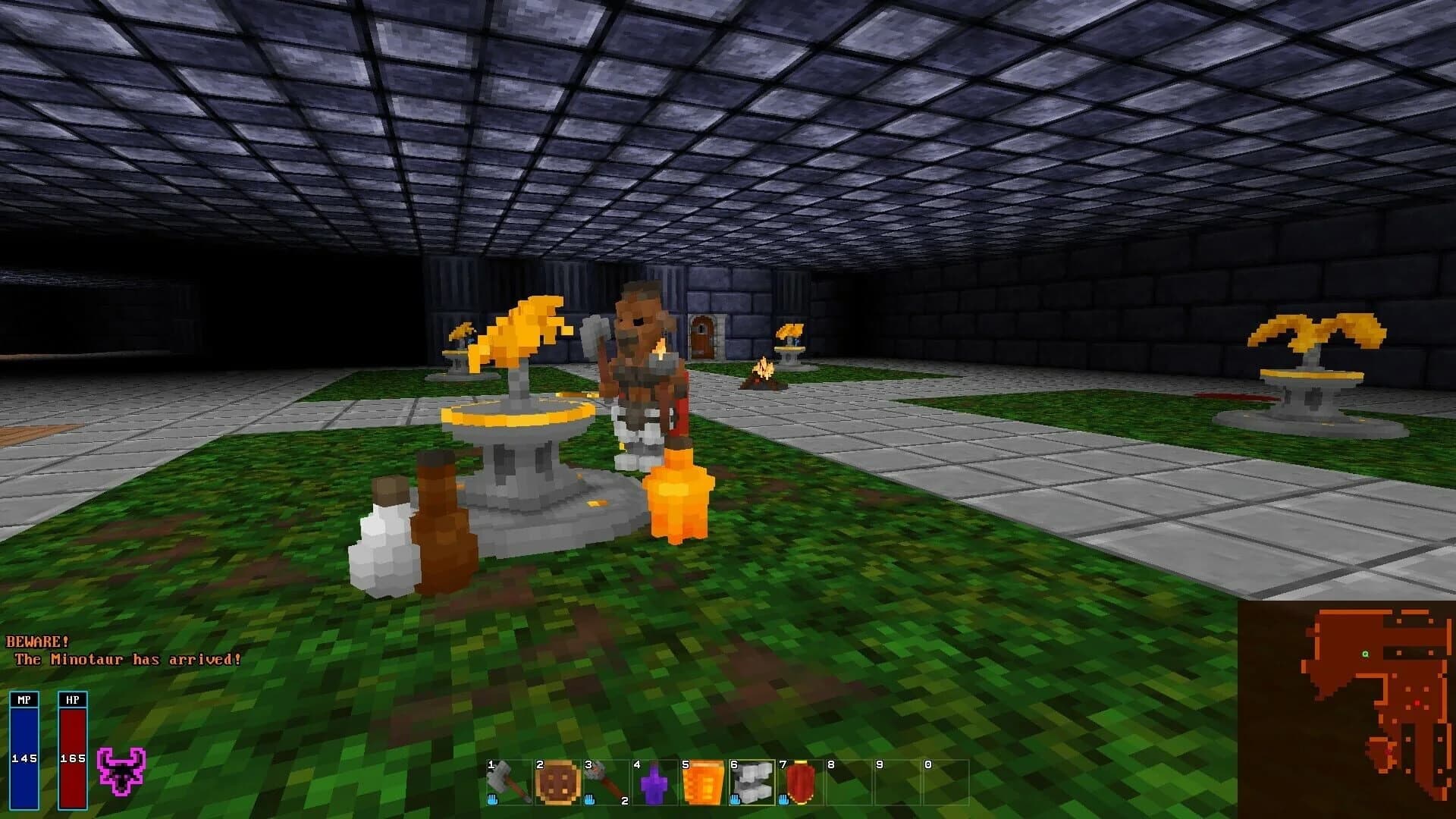Toggle the blue equip hand on slot 7
1456x819 pixels.
pos(785,800)
